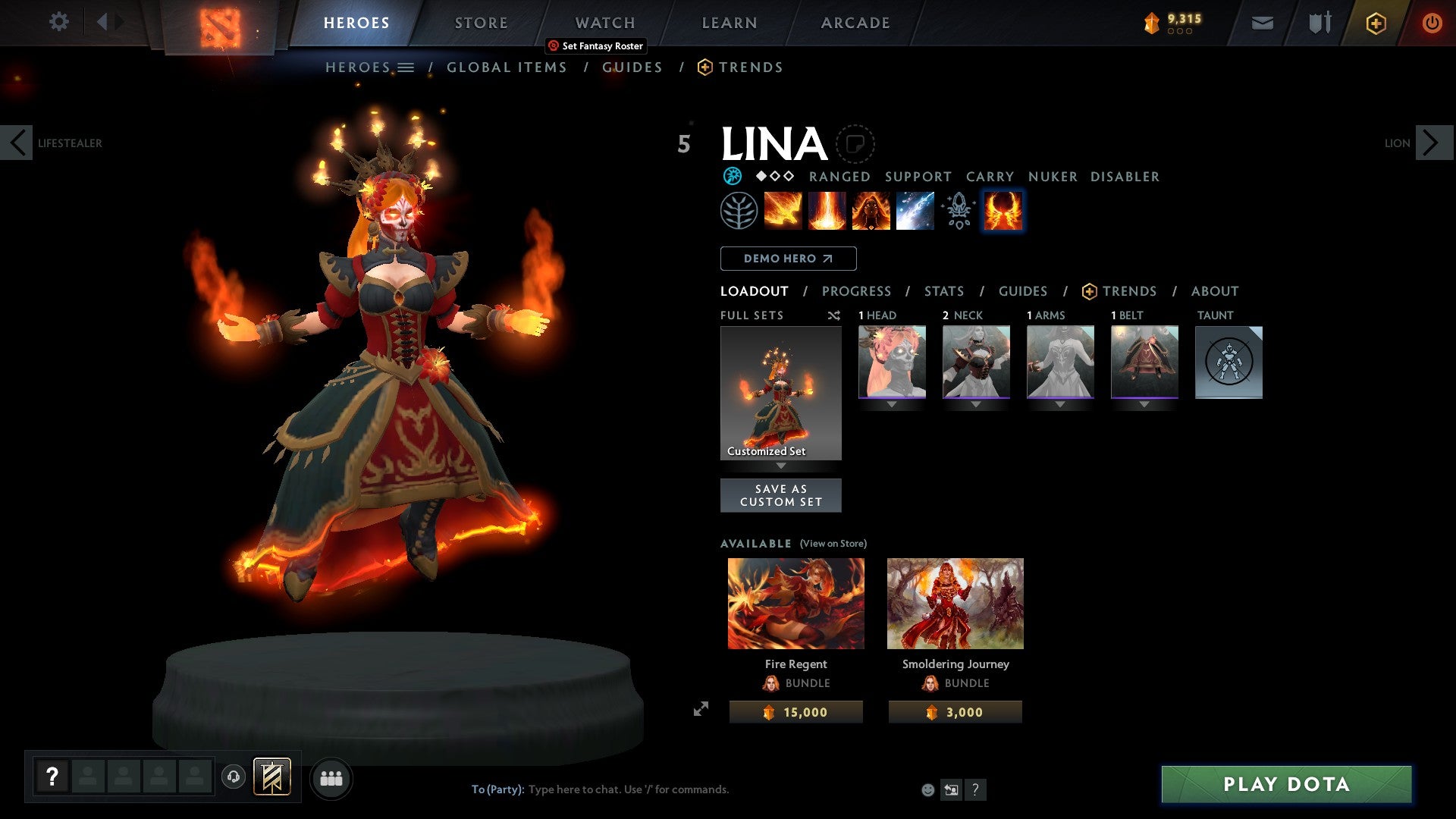This screenshot has width=1456, height=819.
Task: Click the armory shield and sword icon
Action: (1318, 23)
